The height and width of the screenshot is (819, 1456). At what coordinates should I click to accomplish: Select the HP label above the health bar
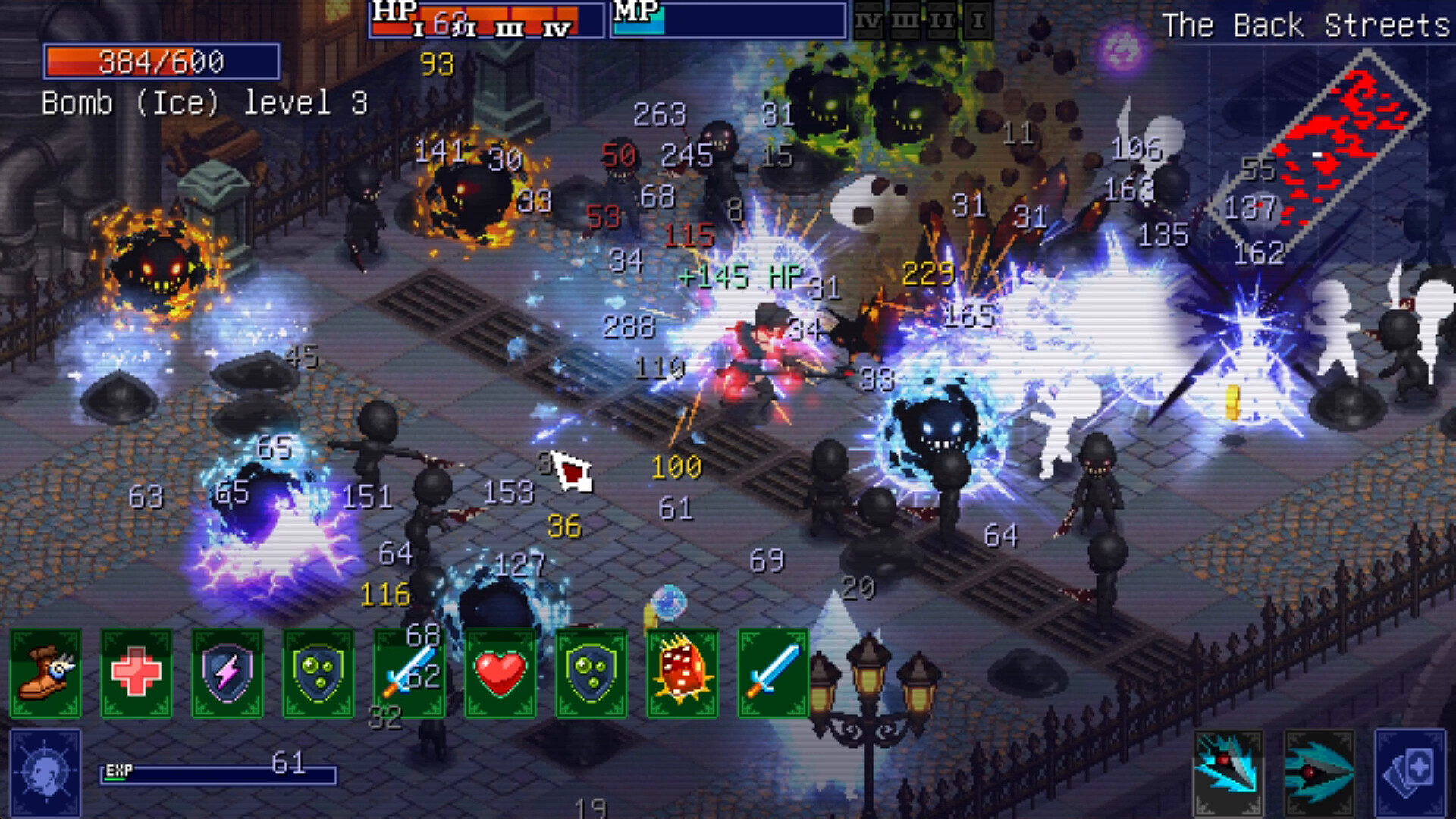point(394,11)
